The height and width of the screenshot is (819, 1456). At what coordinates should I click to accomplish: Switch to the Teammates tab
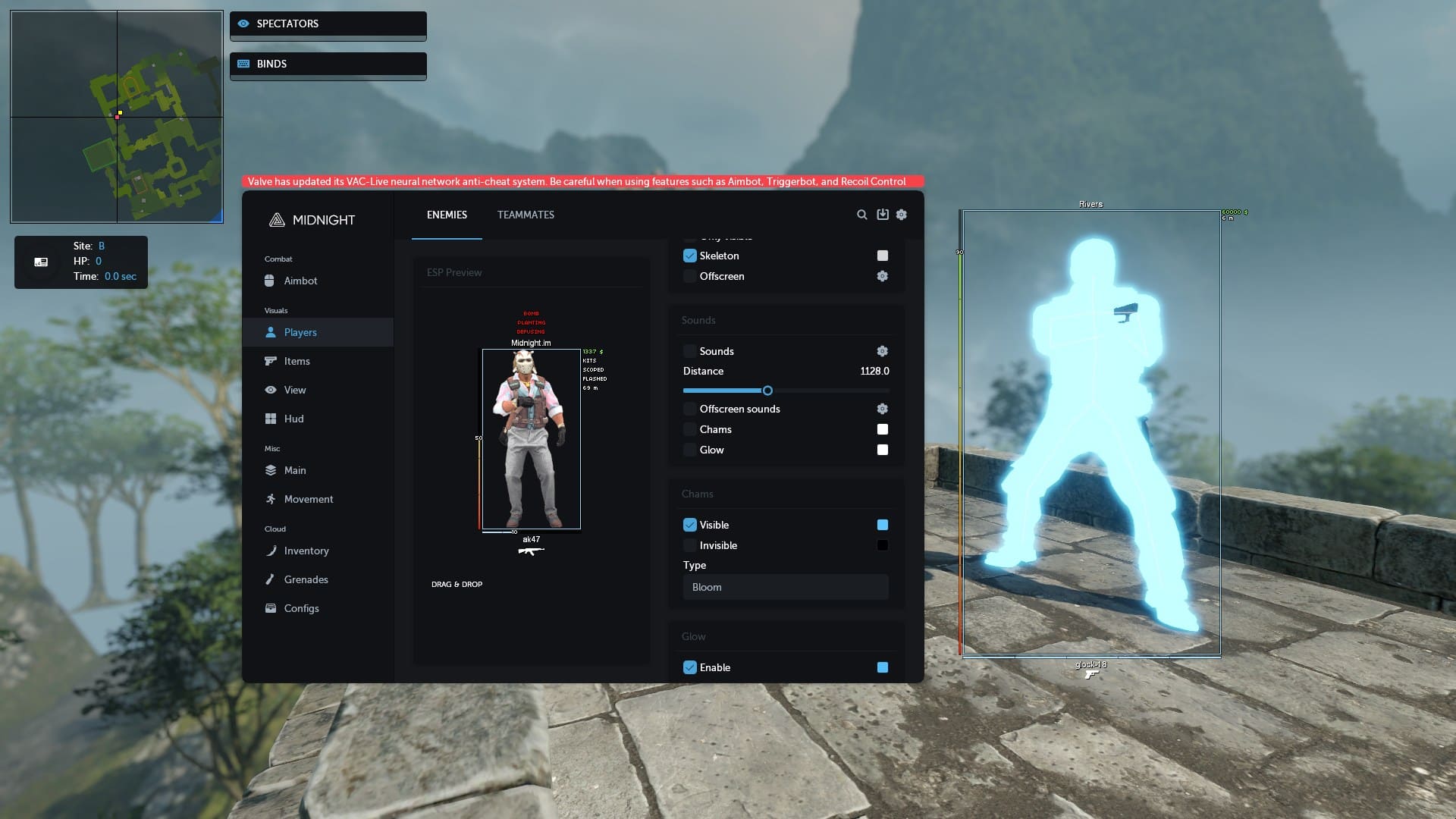coord(526,215)
